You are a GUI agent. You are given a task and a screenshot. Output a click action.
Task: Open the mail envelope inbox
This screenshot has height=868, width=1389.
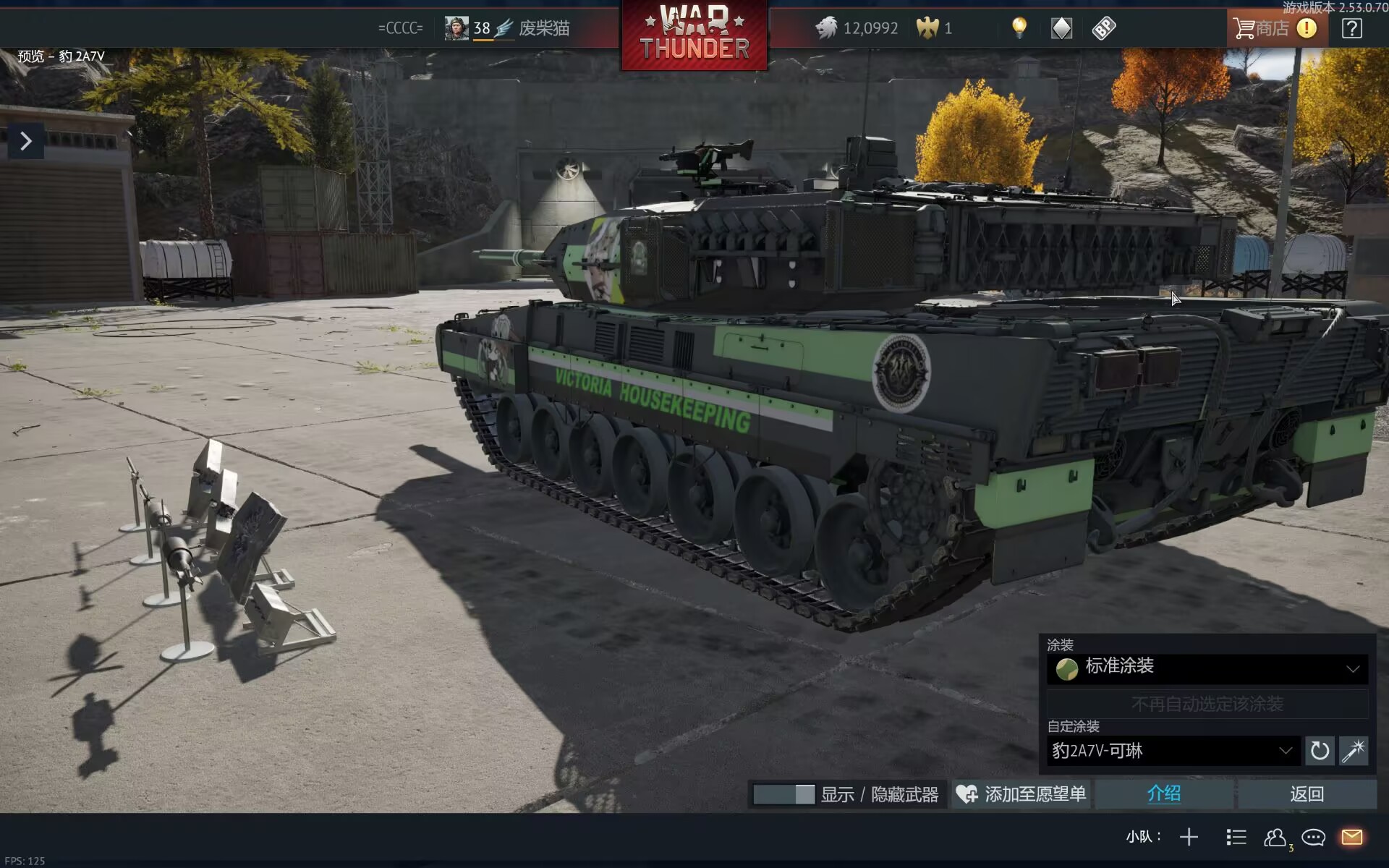[1351, 837]
